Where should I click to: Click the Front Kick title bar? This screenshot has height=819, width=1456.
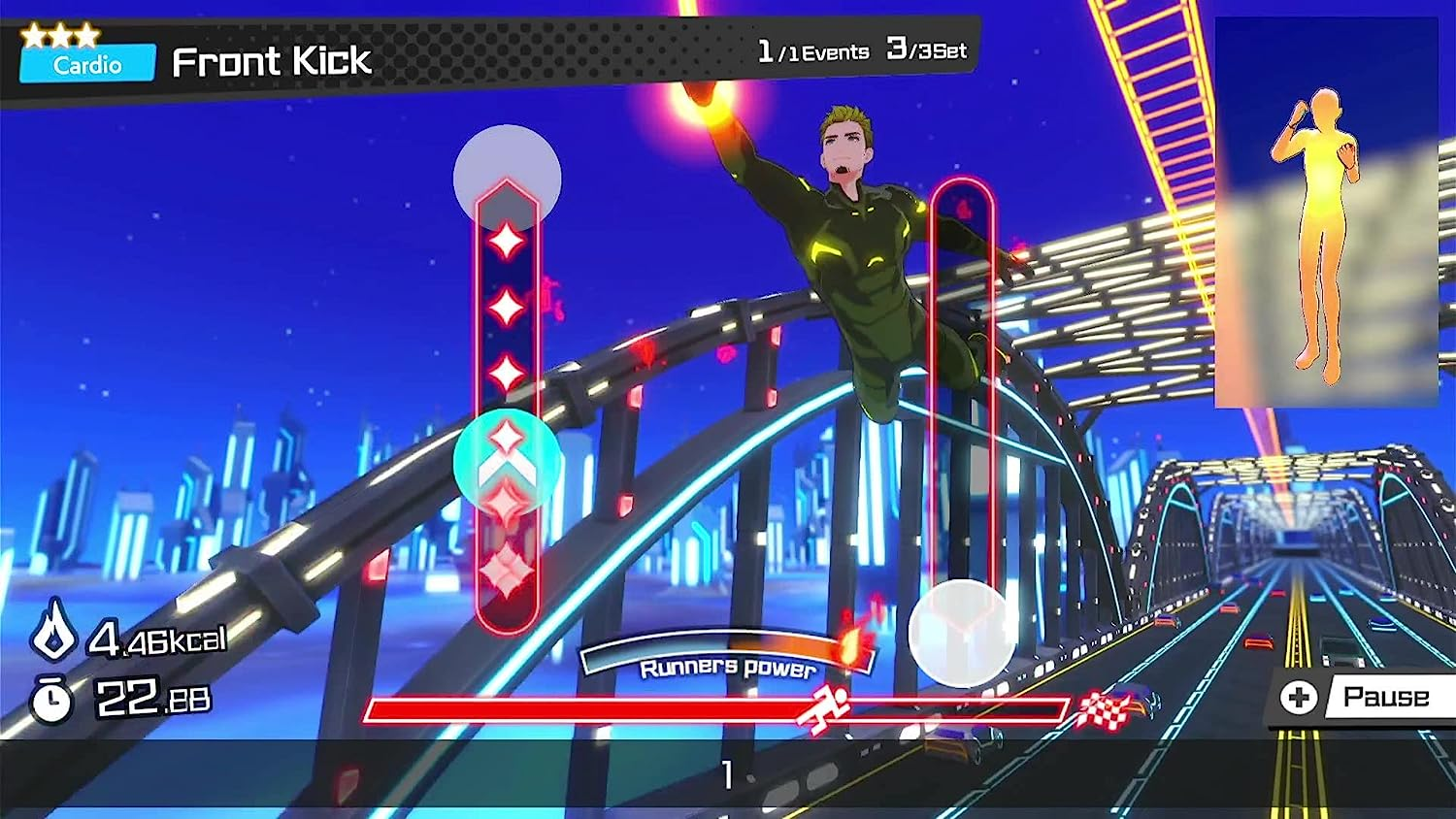272,61
